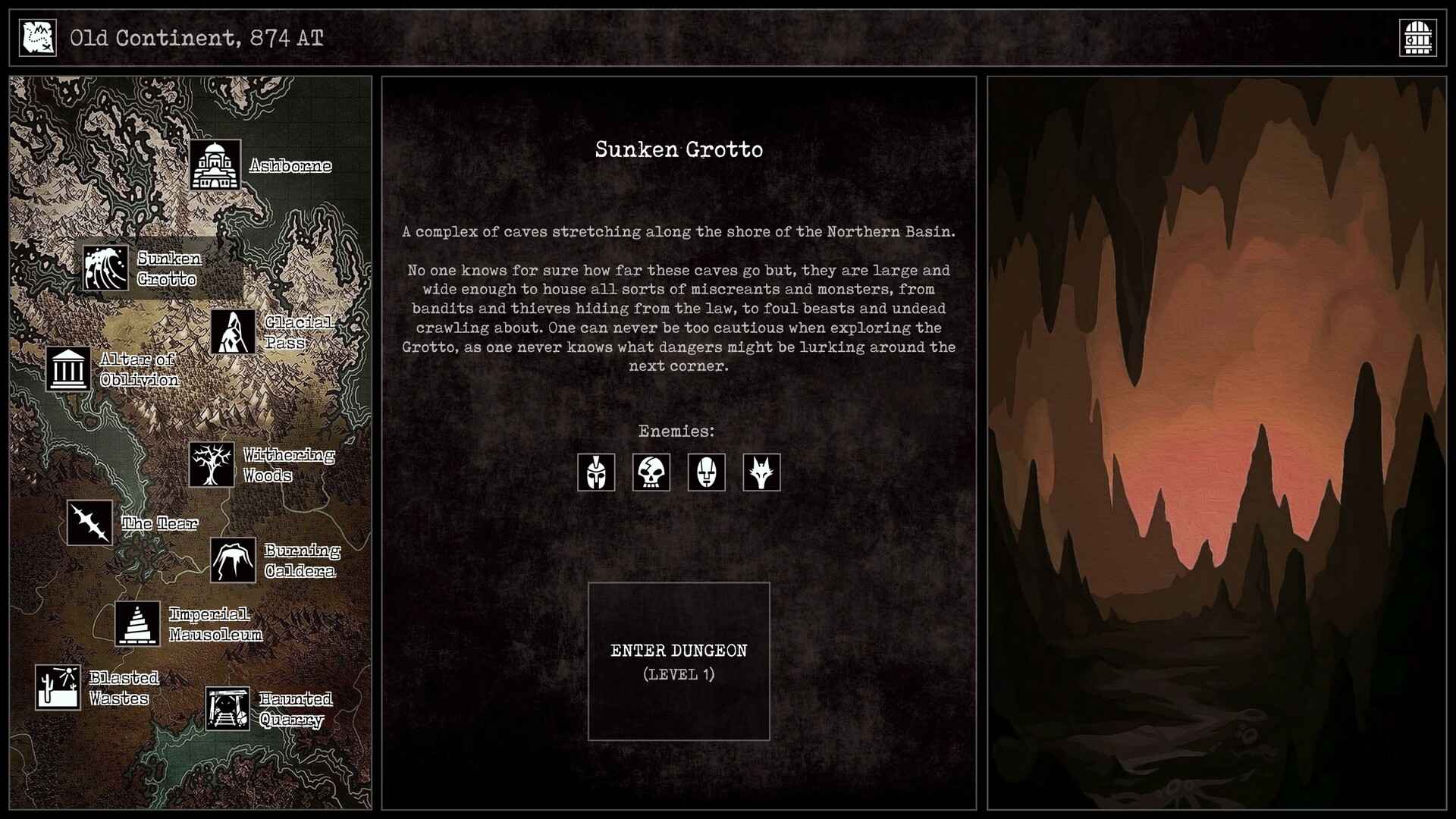Select the Blasted Wastes desert icon

[x=59, y=689]
